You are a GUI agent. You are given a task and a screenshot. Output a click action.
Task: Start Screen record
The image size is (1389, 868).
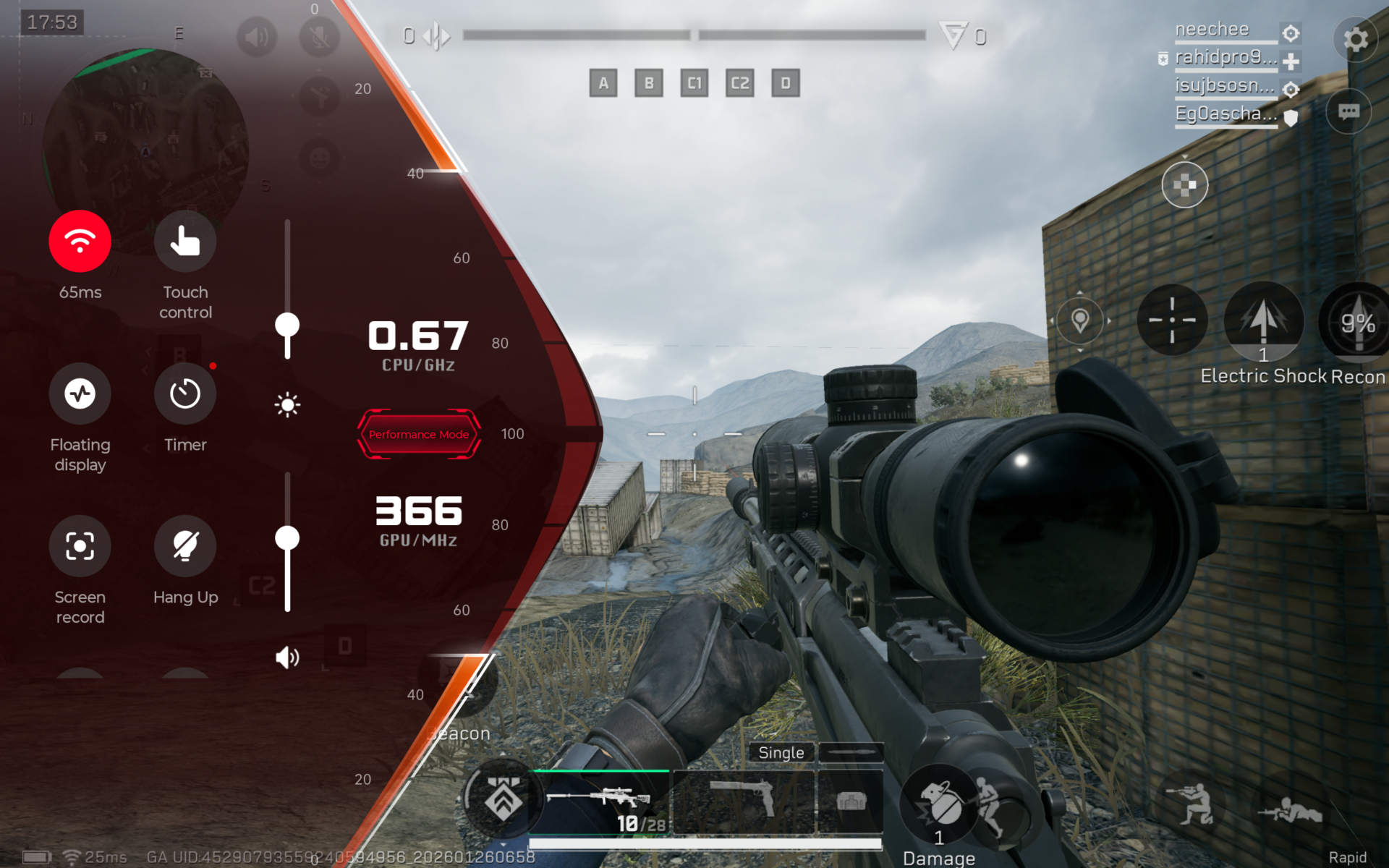tap(80, 546)
